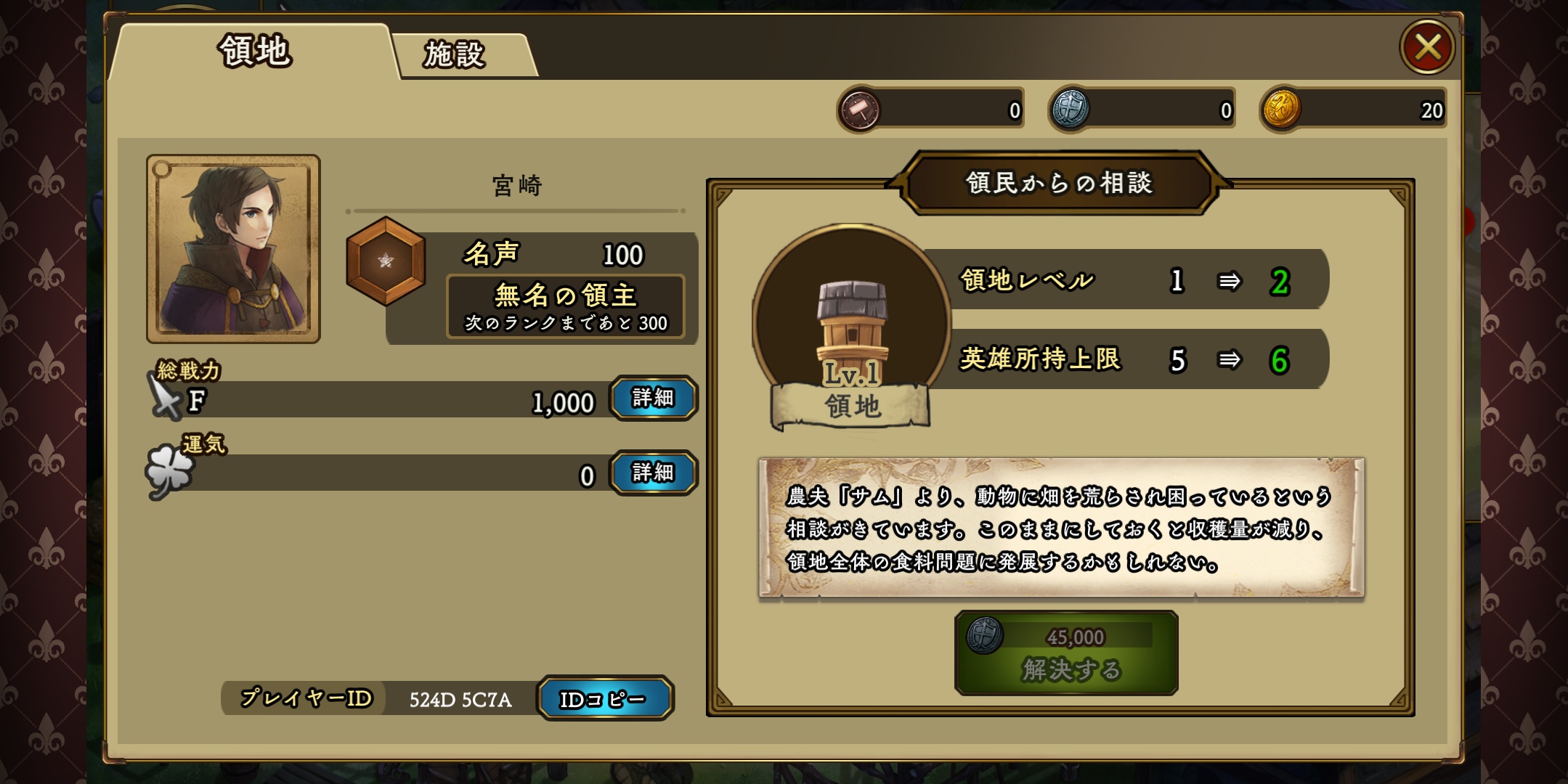Open 詳細 for 総戦力
Screen dimensions: 1568x784
coord(653,398)
